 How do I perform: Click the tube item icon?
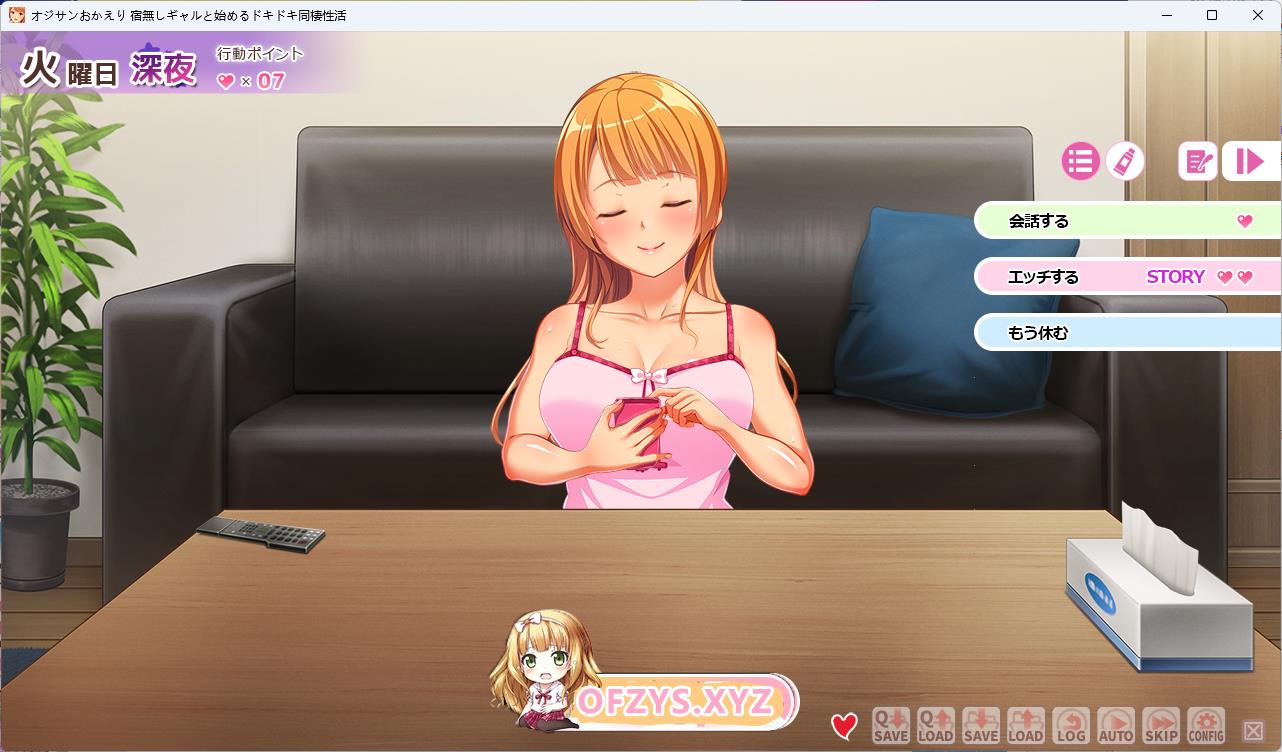[x=1125, y=161]
